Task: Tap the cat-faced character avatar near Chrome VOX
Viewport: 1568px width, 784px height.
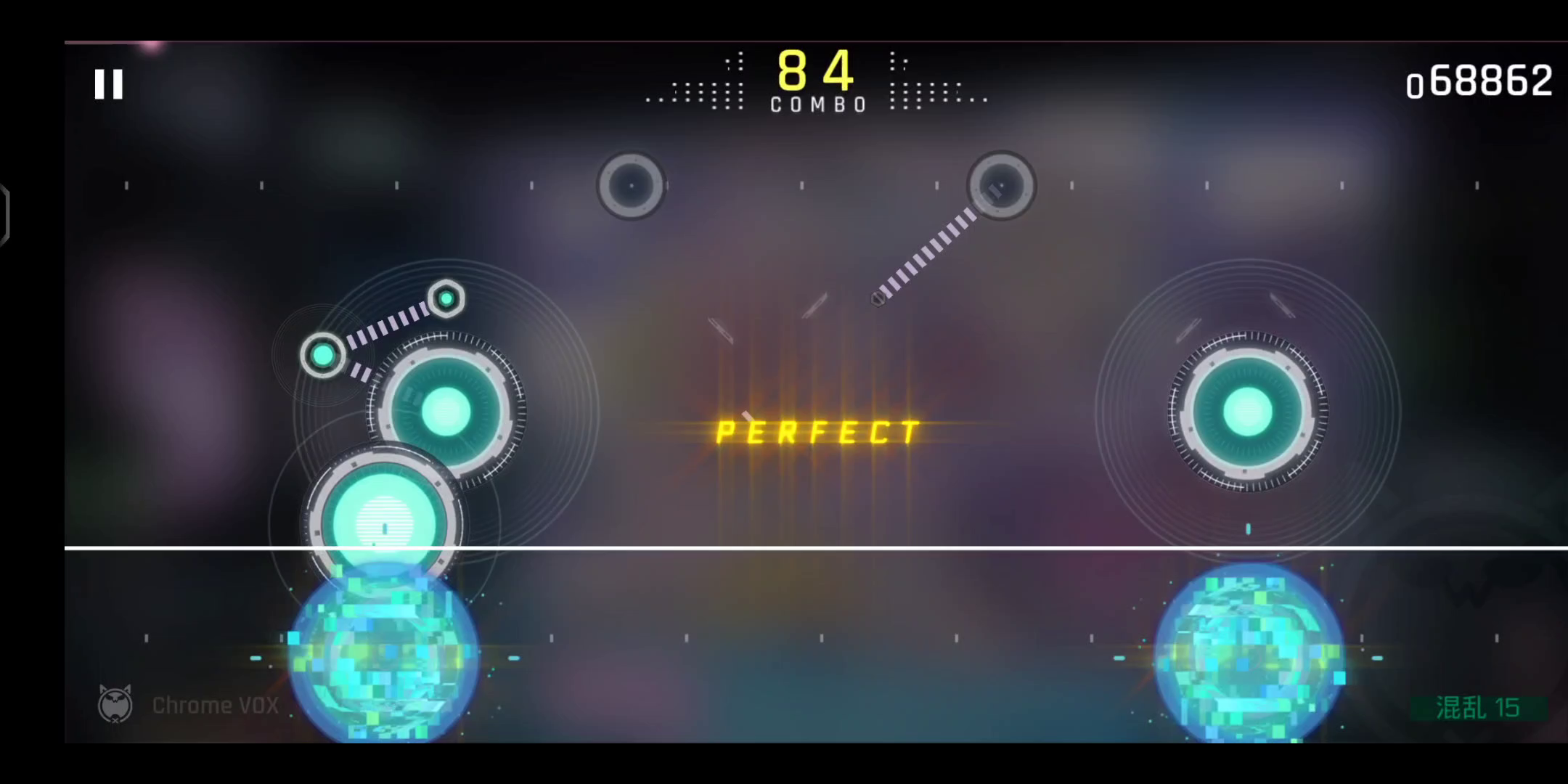Action: point(116,703)
